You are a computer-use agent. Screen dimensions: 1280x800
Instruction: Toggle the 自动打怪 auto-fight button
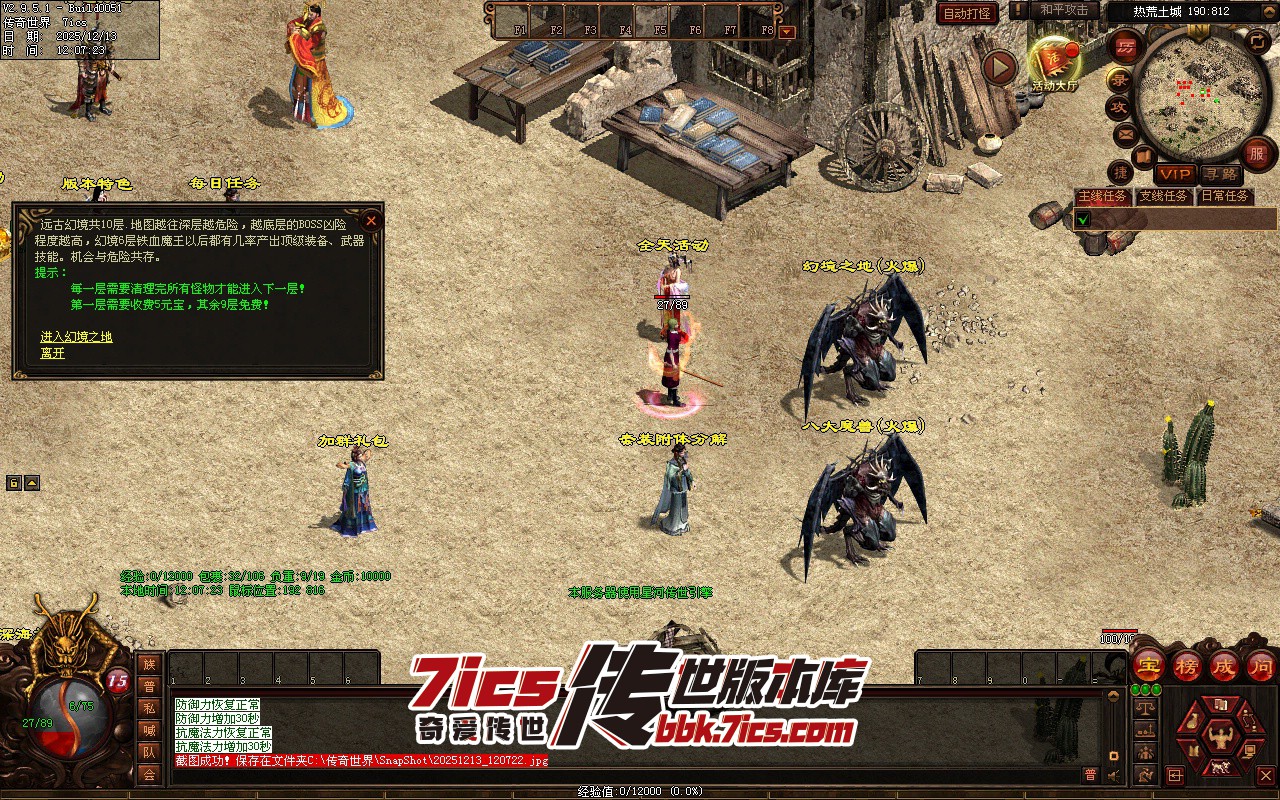pyautogui.click(x=967, y=14)
